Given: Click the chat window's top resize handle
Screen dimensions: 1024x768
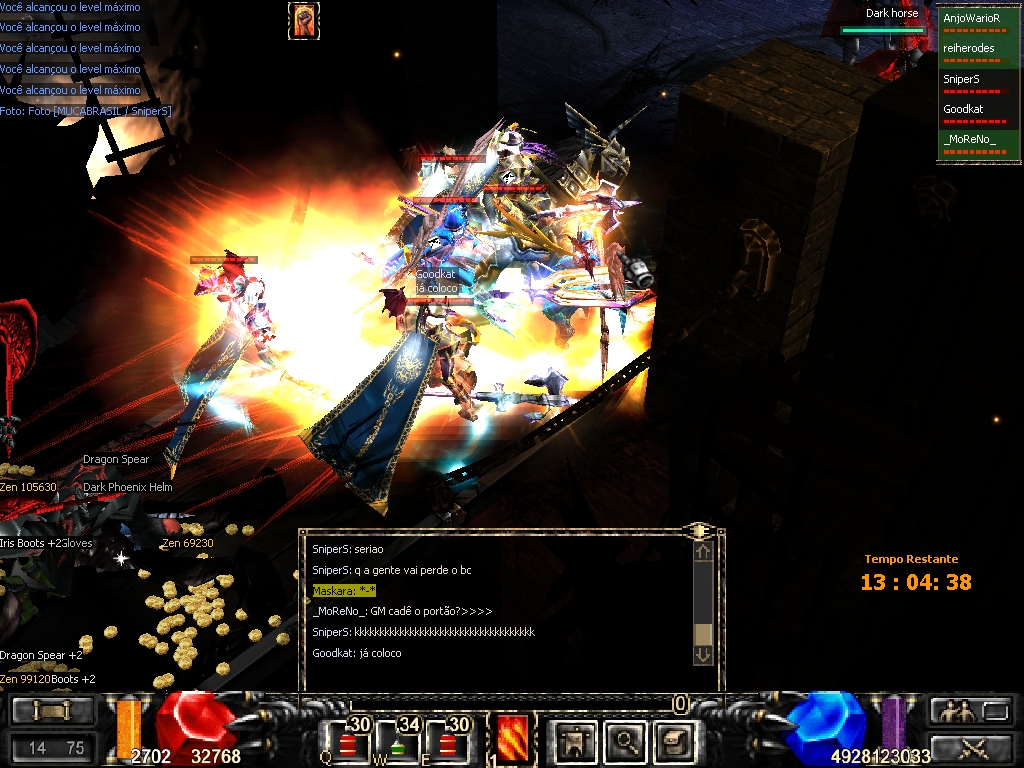Looking at the screenshot, I should [x=700, y=530].
